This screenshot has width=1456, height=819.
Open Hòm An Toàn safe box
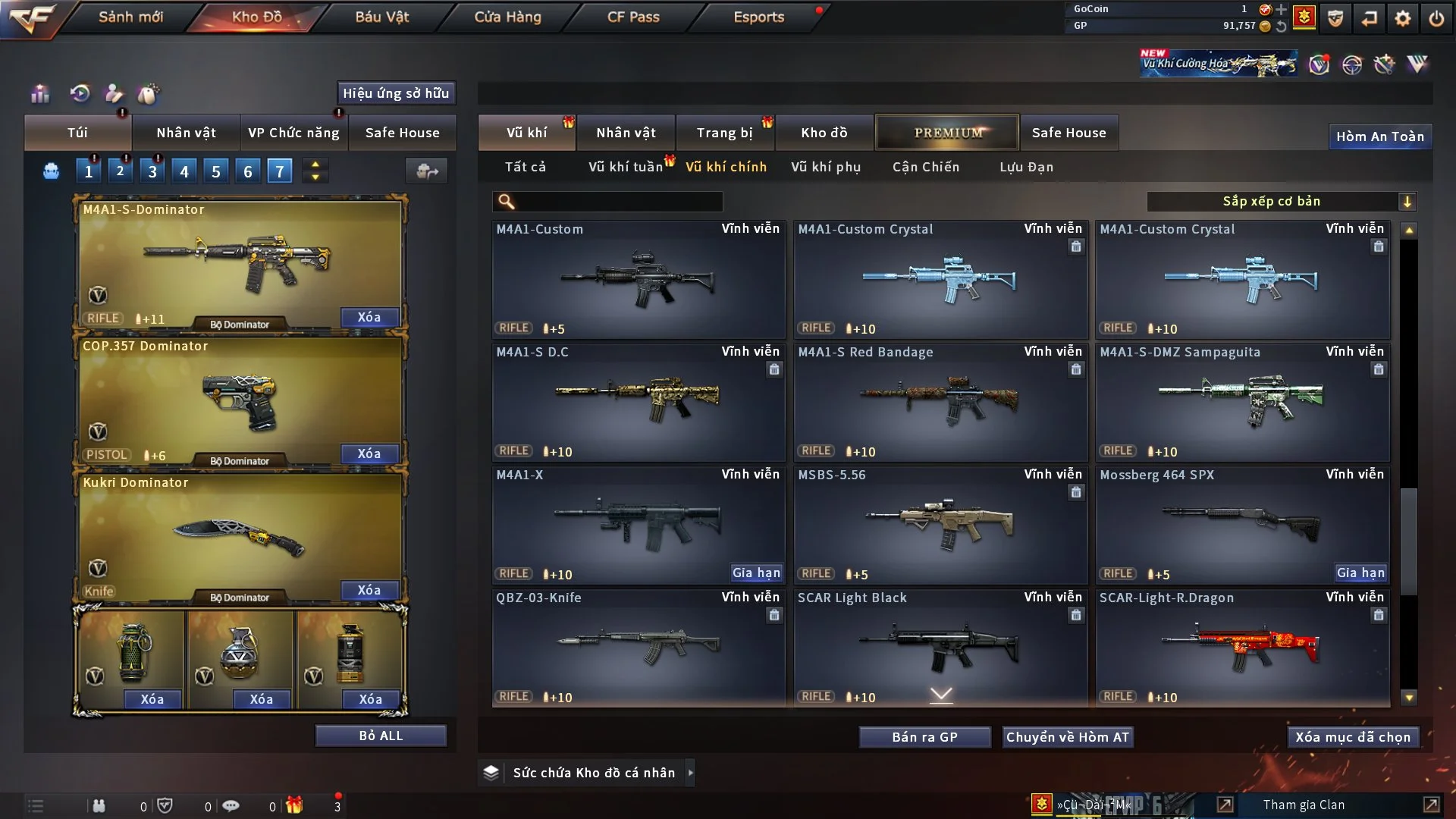(x=1379, y=136)
